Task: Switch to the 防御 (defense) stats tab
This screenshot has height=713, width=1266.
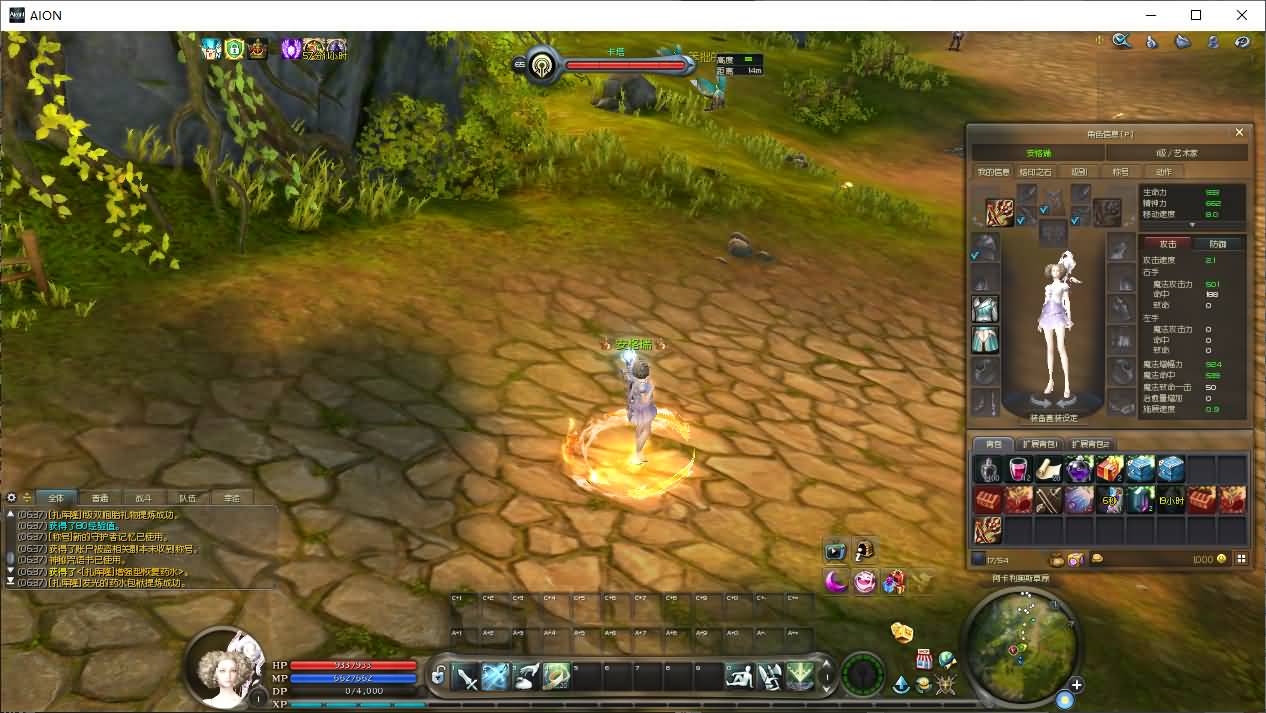Action: pyautogui.click(x=1218, y=243)
